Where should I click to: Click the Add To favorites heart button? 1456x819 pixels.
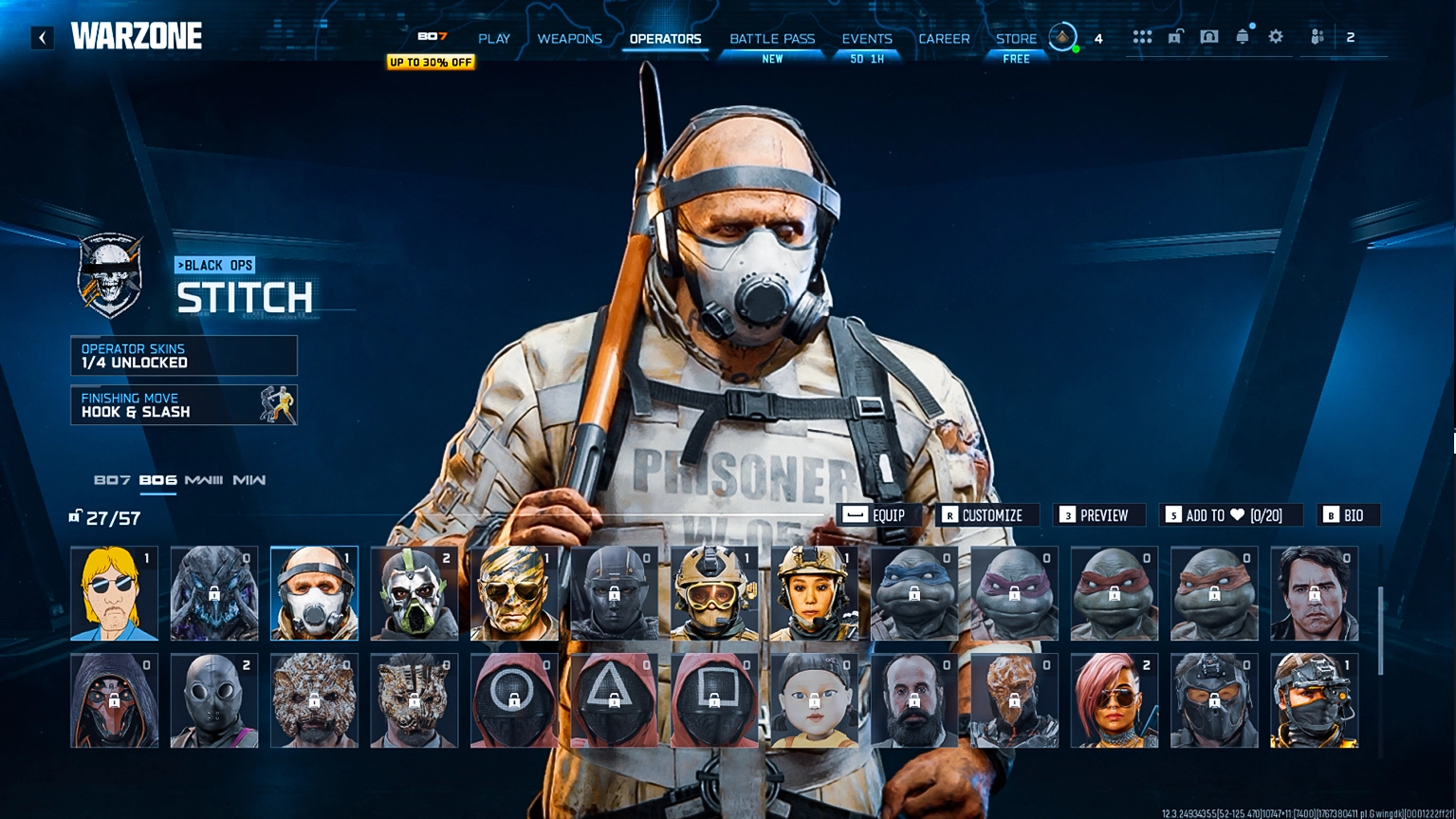tap(1230, 515)
